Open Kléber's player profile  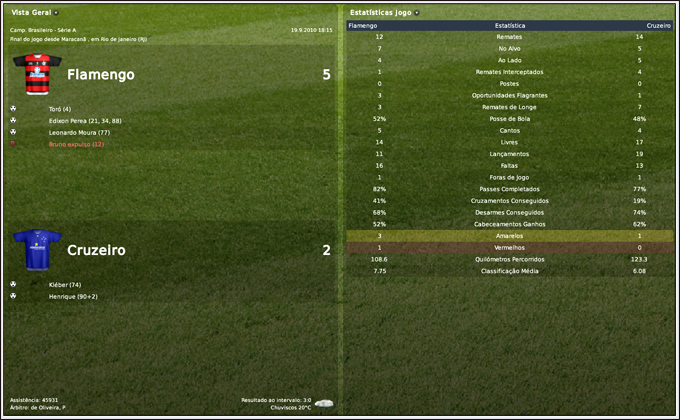(65, 285)
